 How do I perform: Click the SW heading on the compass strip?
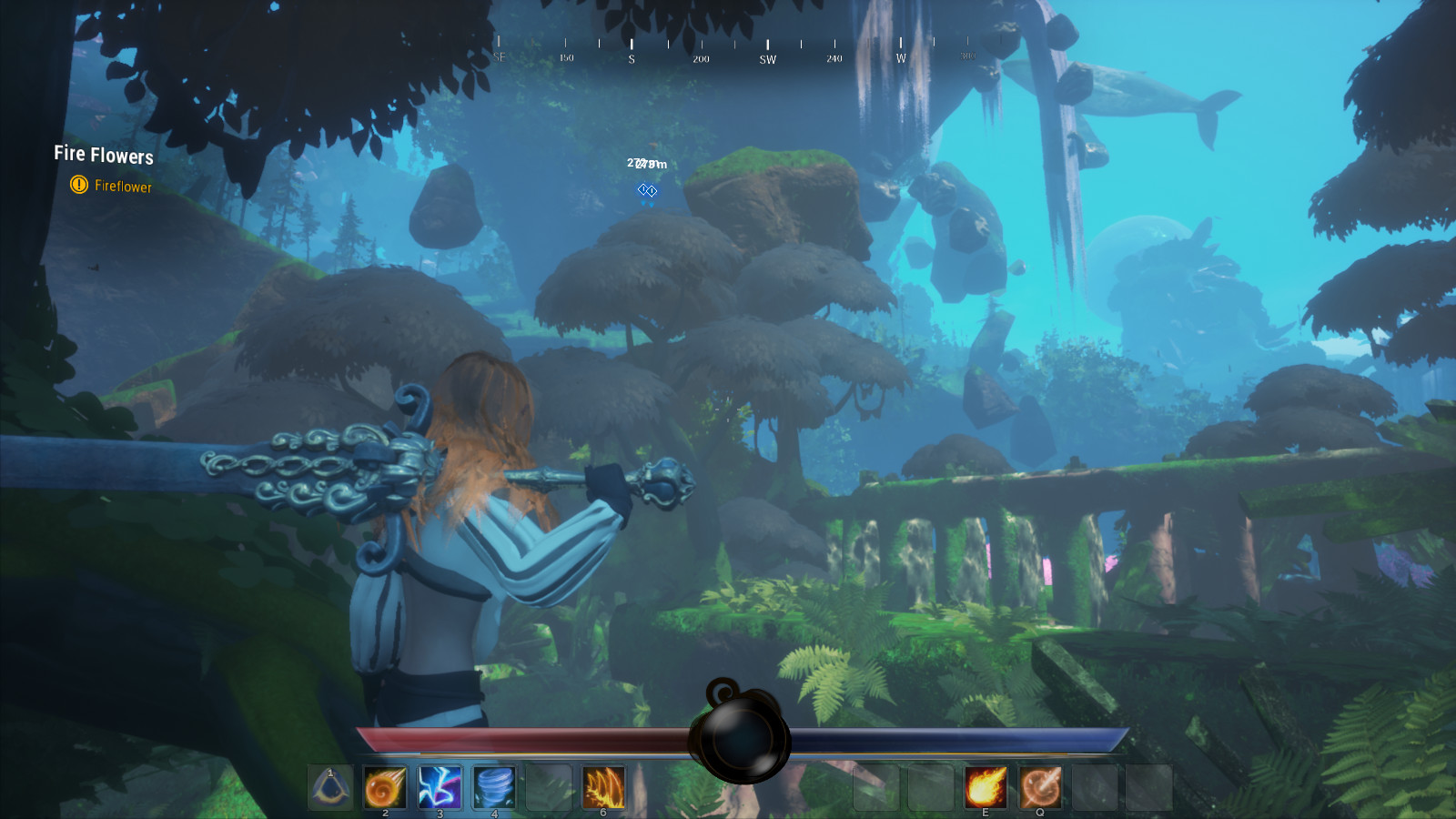point(767,58)
